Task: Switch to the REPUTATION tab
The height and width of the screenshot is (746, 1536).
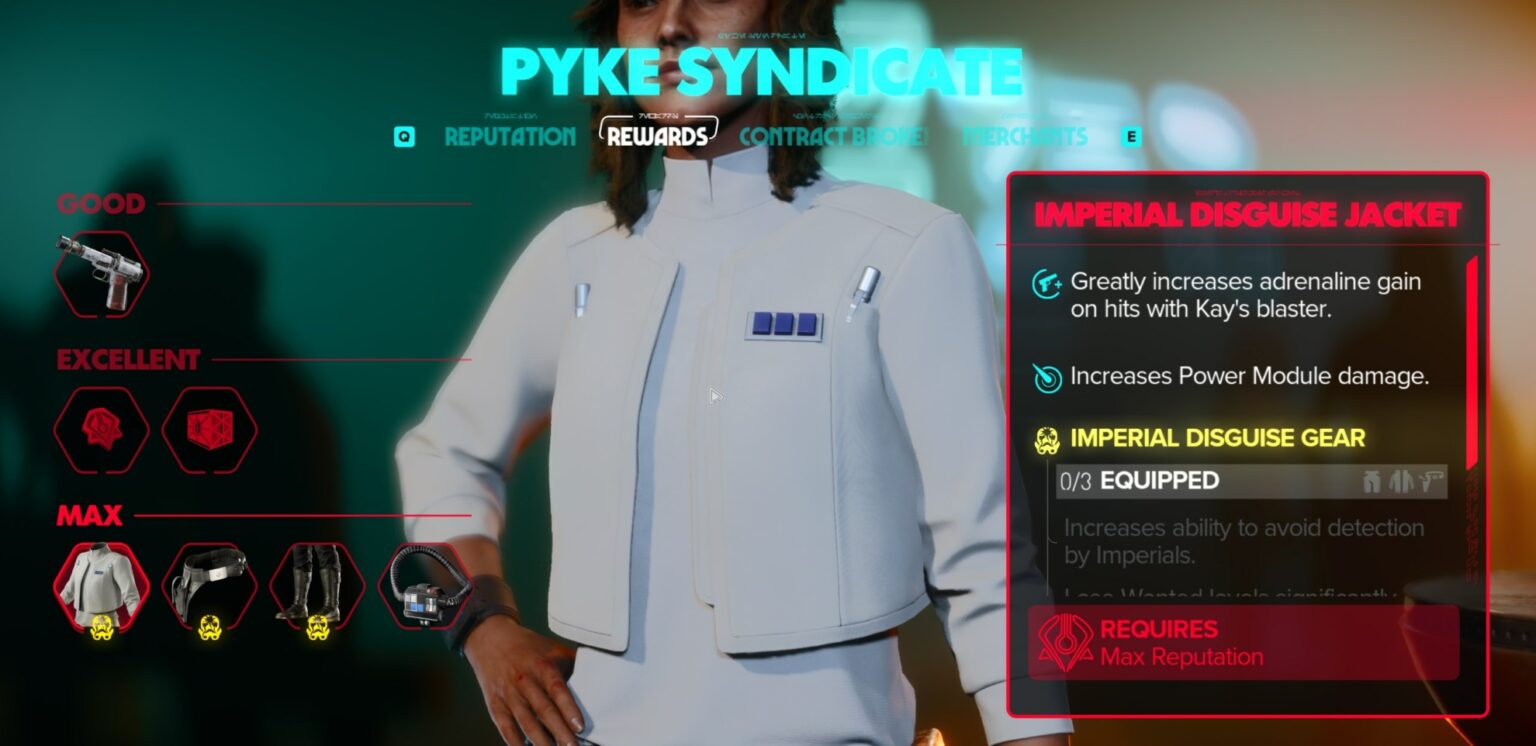Action: point(510,137)
